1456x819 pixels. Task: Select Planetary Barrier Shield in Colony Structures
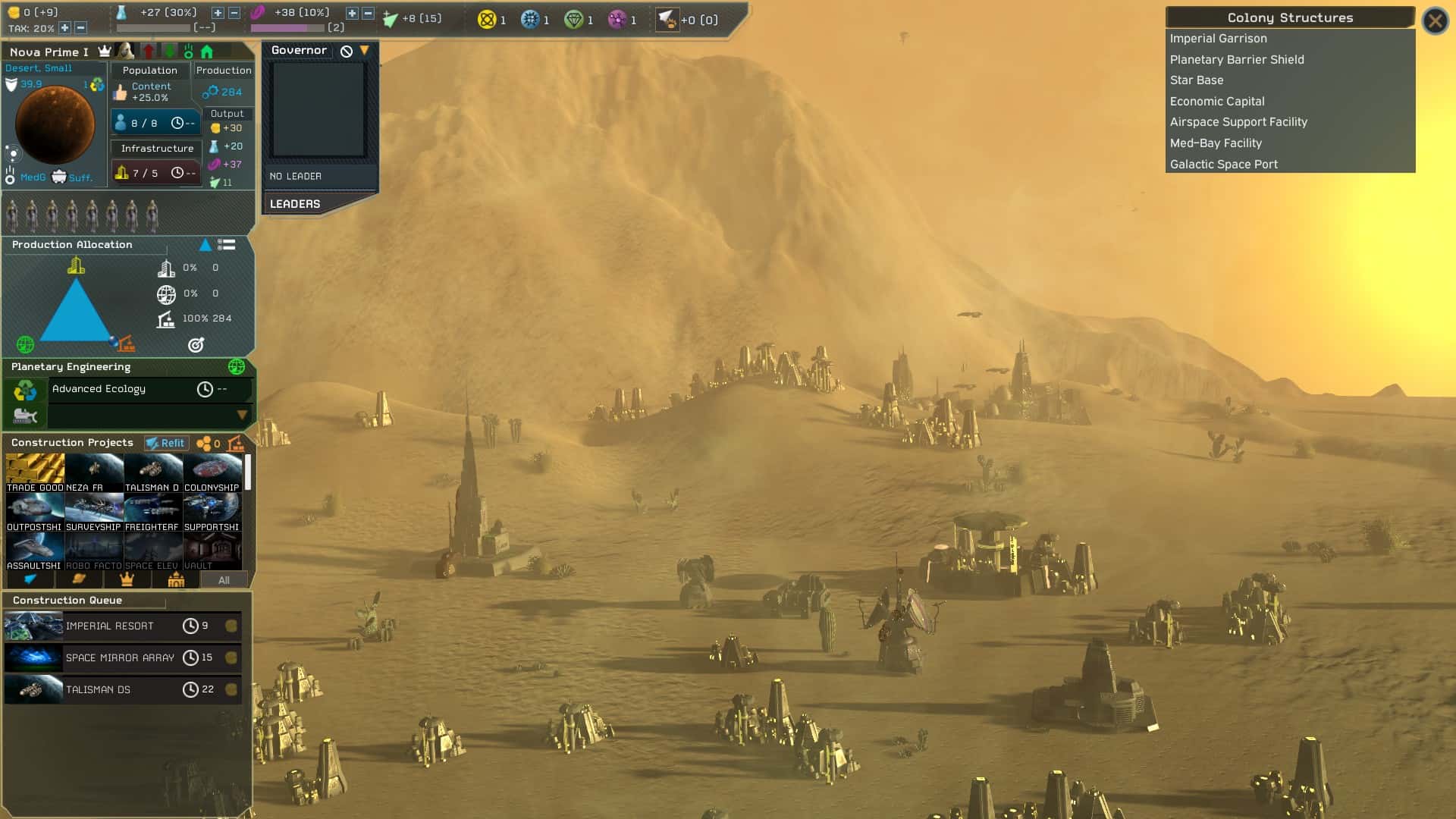coord(1237,60)
